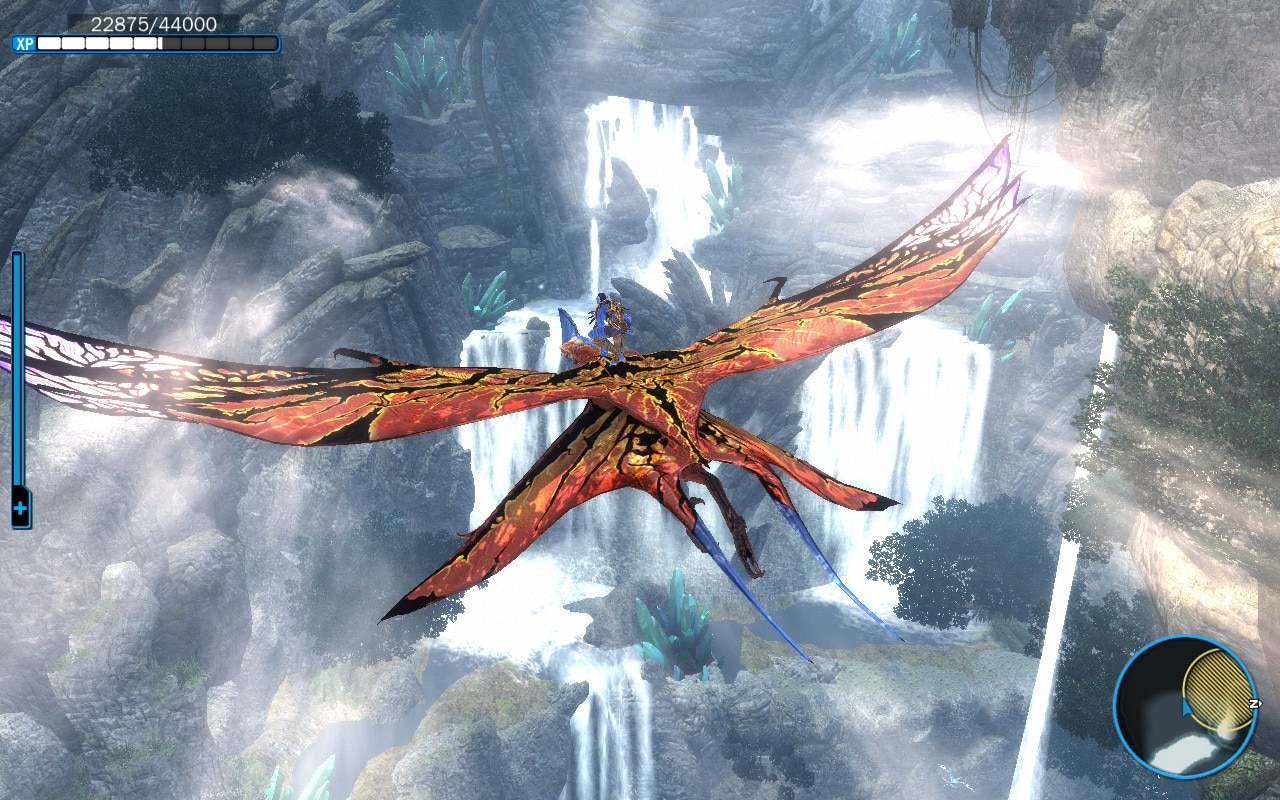Toggle the last empty XP segment
The width and height of the screenshot is (1280, 800).
pos(265,43)
